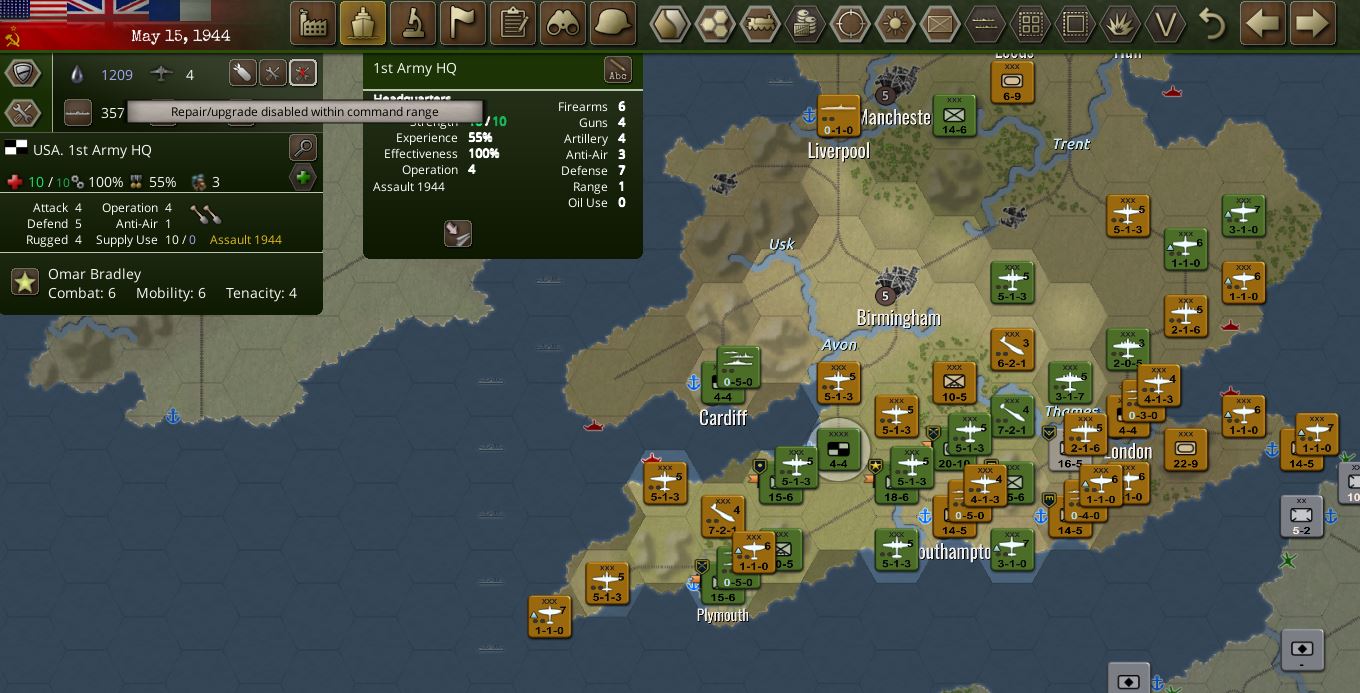Open the factory production panel
The height and width of the screenshot is (693, 1360).
312,23
